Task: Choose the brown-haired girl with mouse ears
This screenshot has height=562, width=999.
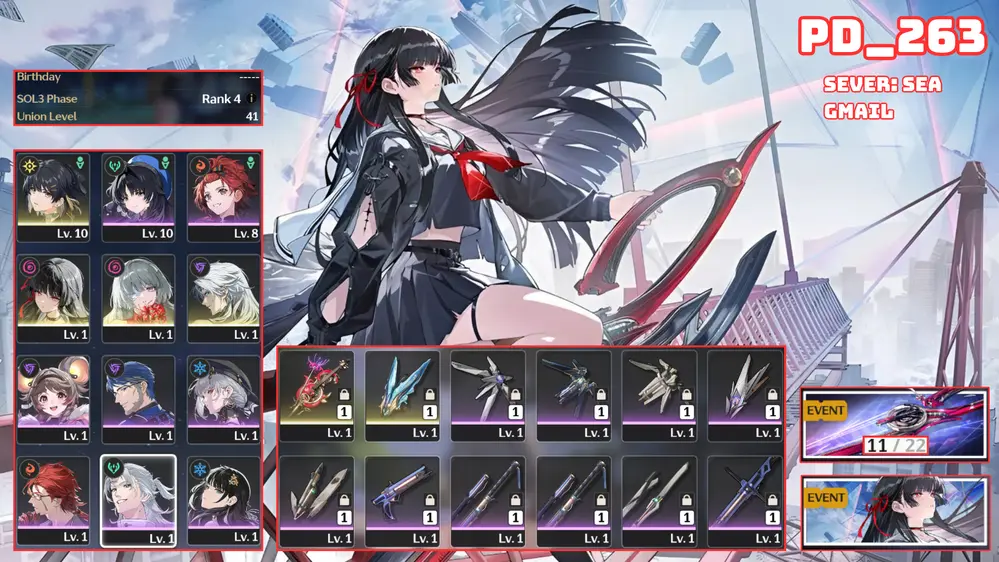Action: click(53, 398)
